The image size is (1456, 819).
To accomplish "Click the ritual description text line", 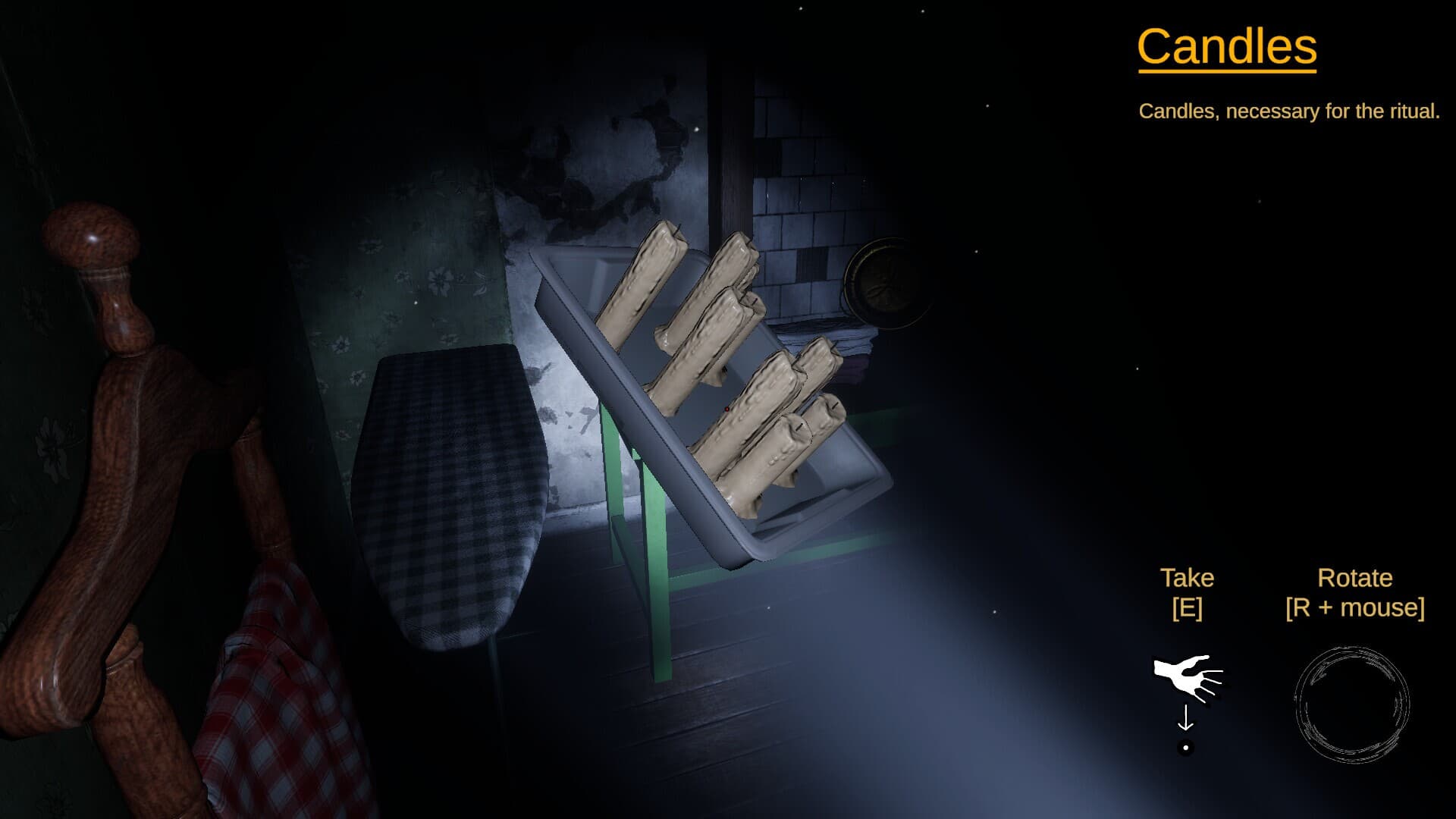I will pos(1288,111).
